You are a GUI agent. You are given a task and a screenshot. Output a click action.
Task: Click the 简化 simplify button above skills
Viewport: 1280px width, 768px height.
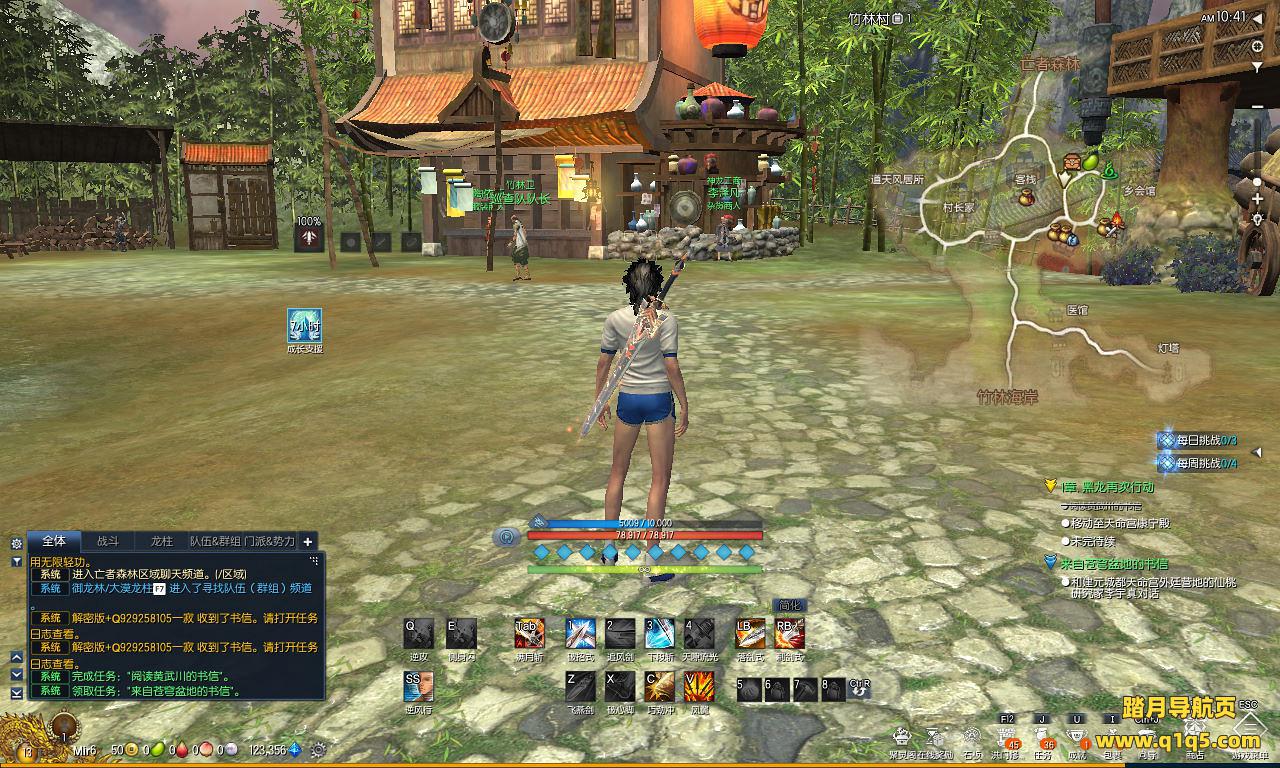tap(789, 605)
